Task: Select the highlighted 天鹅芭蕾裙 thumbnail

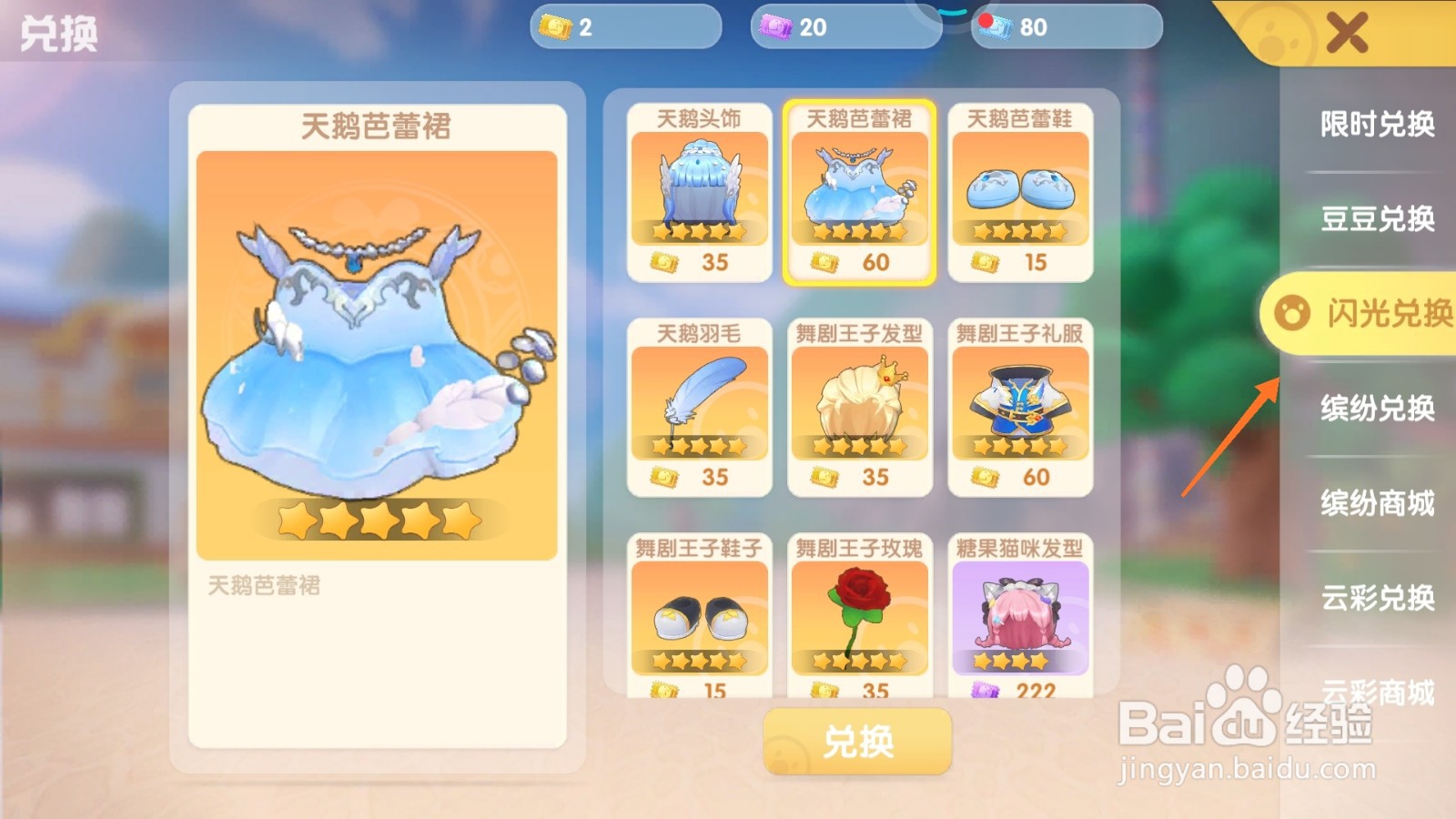Action: pos(860,187)
